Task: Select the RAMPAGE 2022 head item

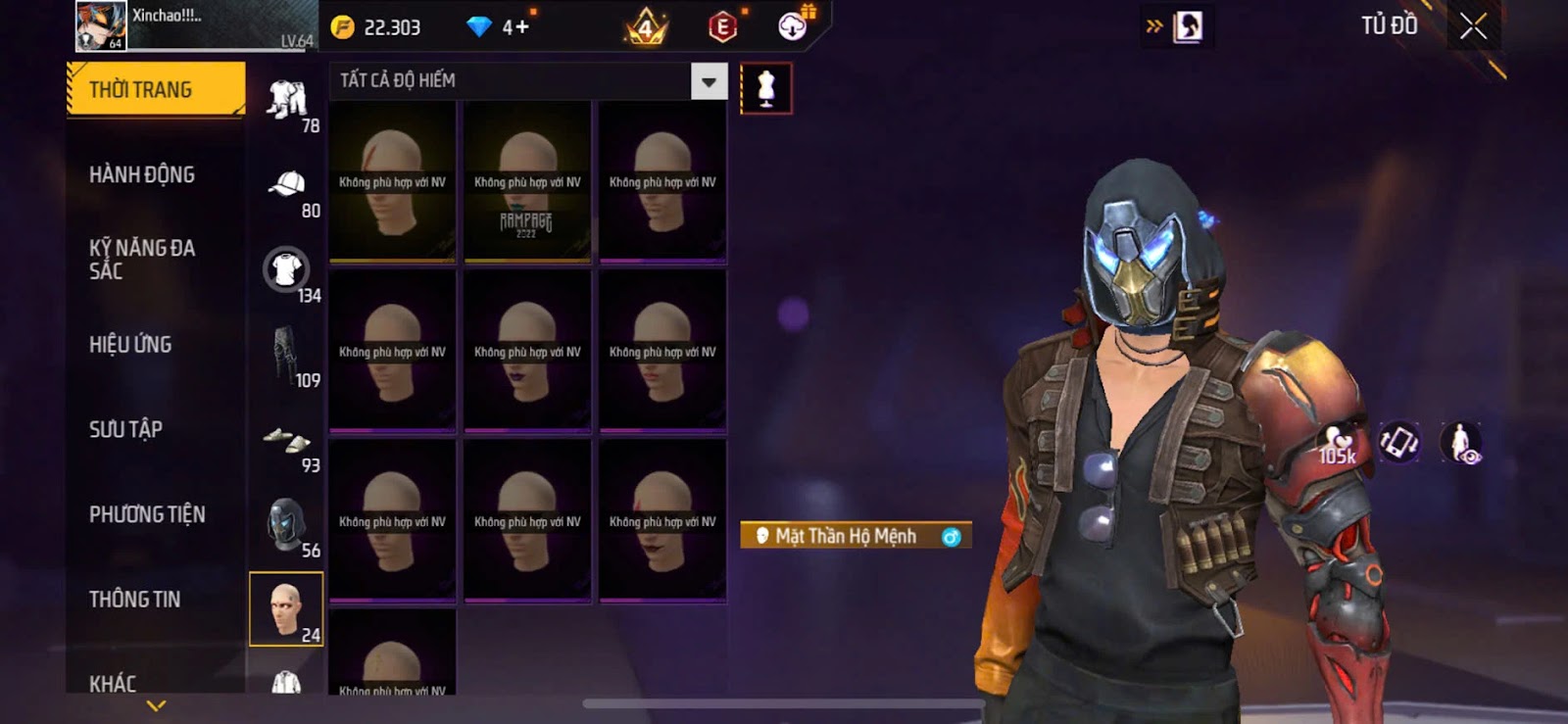Action: click(x=527, y=182)
